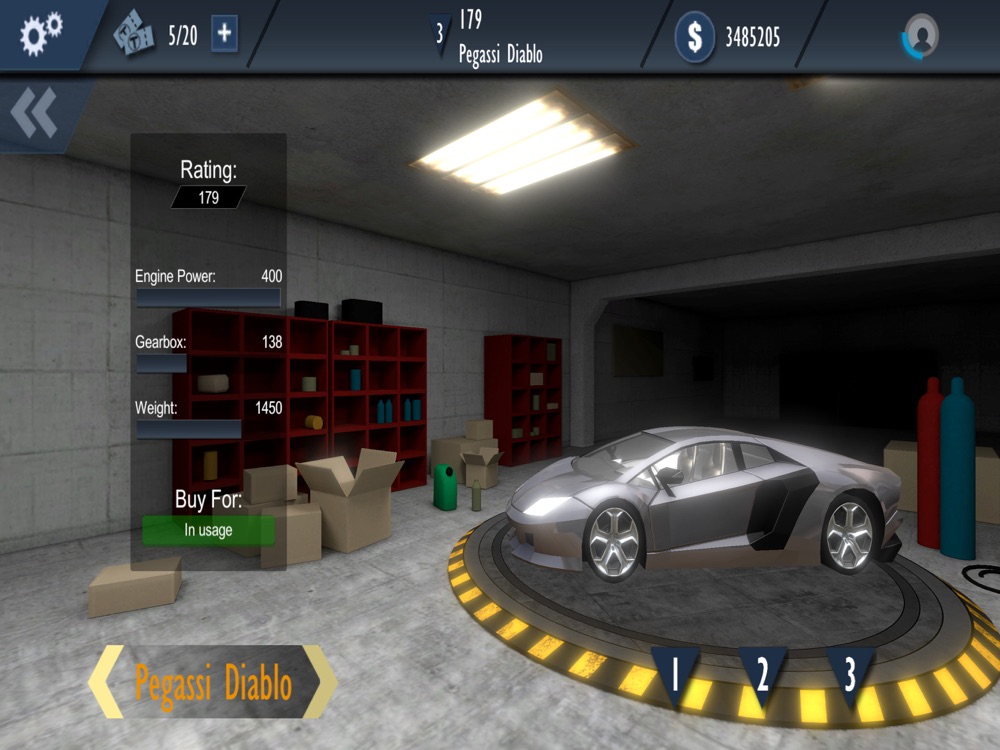Screen dimensions: 1000x750
Task: Add more tickets with the plus button
Action: click(224, 35)
